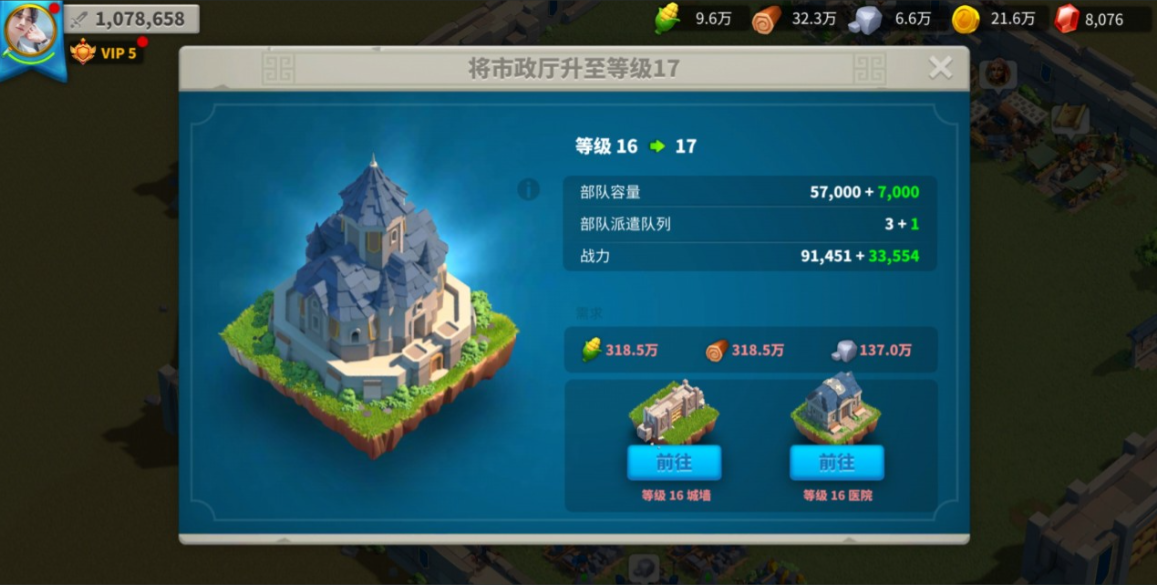This screenshot has height=585, width=1157.
Task: Open the upgrade info icon
Action: 529,189
